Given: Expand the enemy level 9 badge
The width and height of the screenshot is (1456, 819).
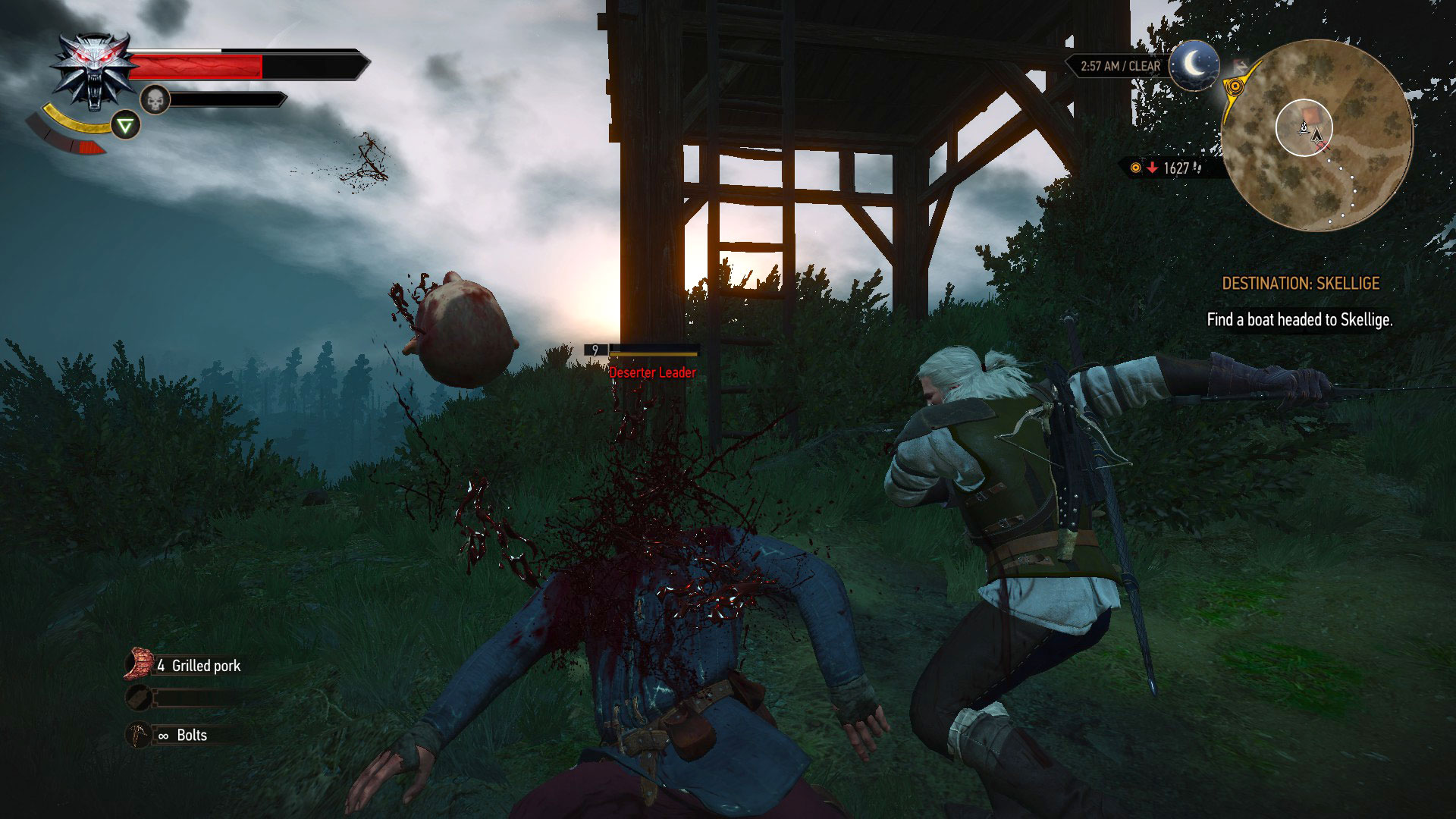Looking at the screenshot, I should [x=596, y=351].
